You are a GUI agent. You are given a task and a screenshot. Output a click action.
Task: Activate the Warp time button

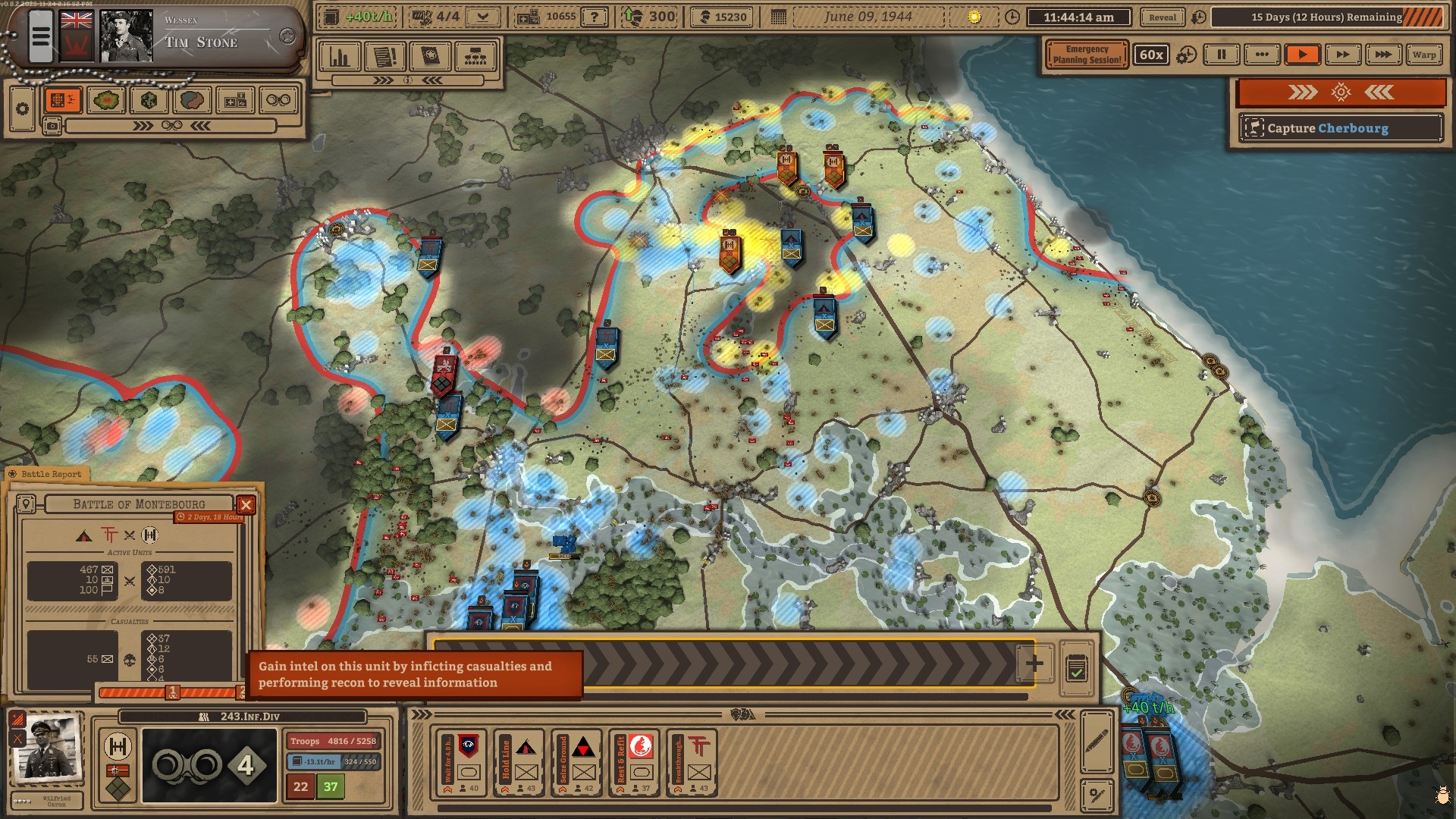point(1423,55)
